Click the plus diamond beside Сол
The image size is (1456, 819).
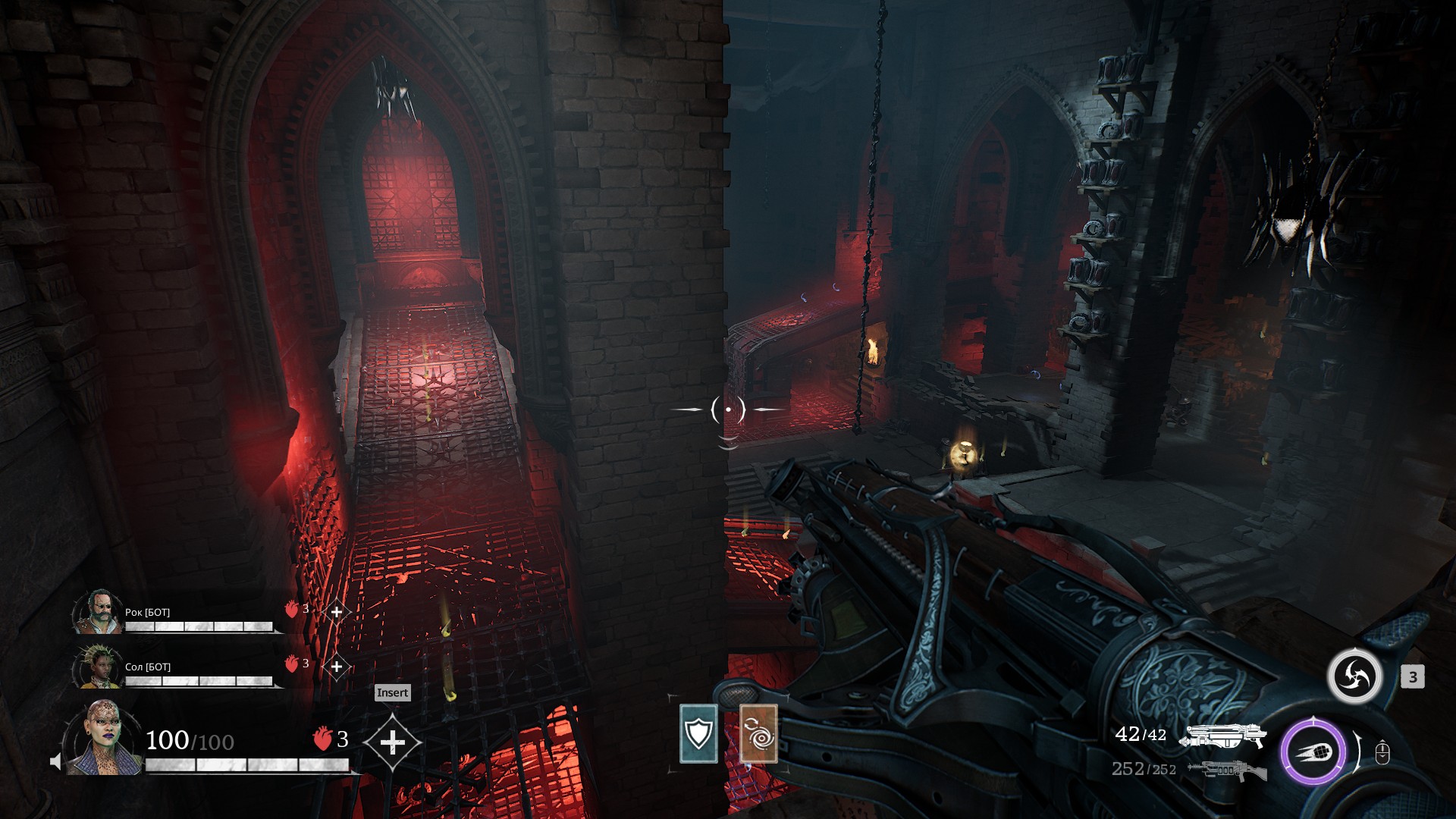pos(336,667)
